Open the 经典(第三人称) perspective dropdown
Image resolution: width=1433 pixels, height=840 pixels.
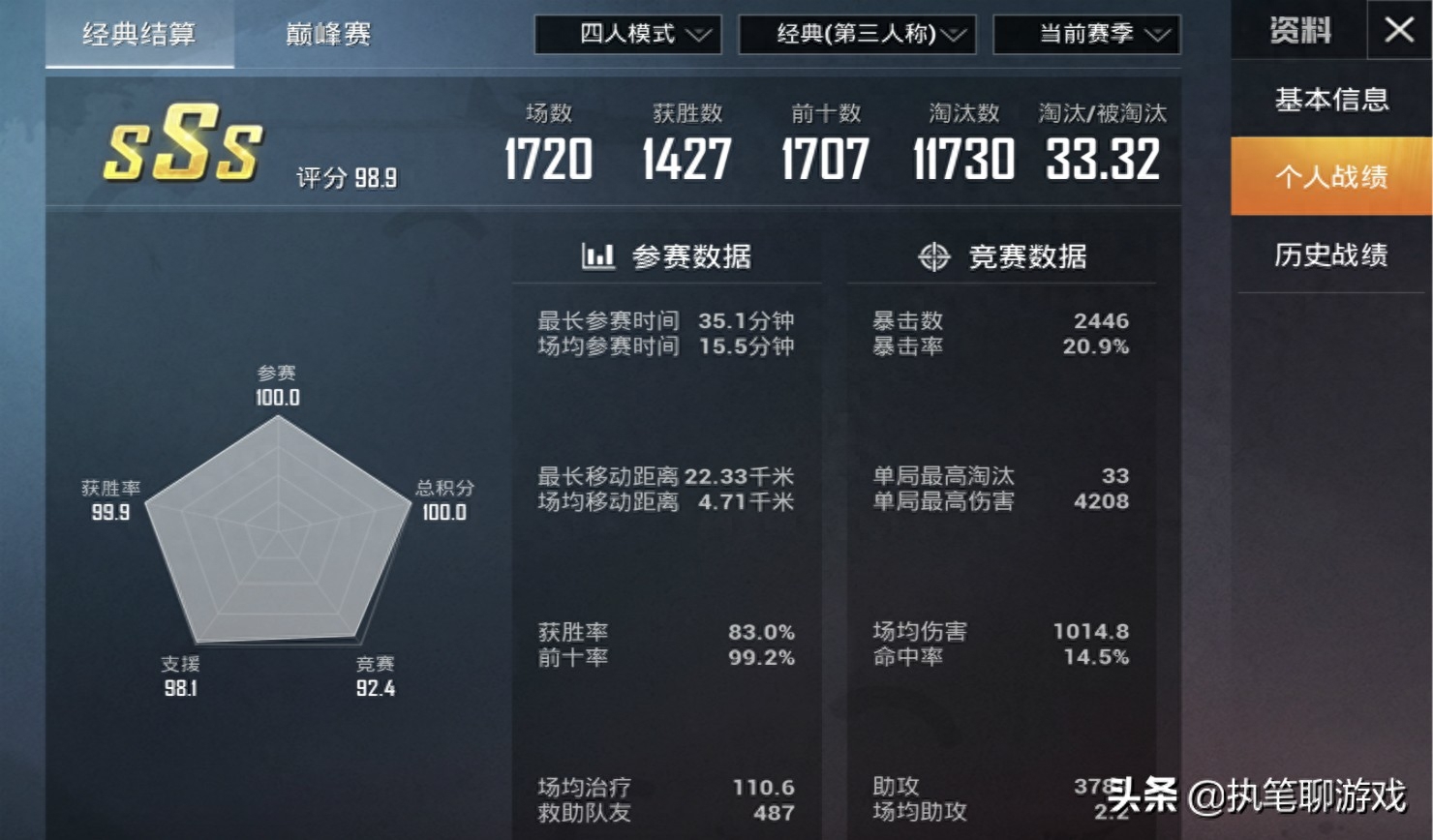pyautogui.click(x=858, y=35)
